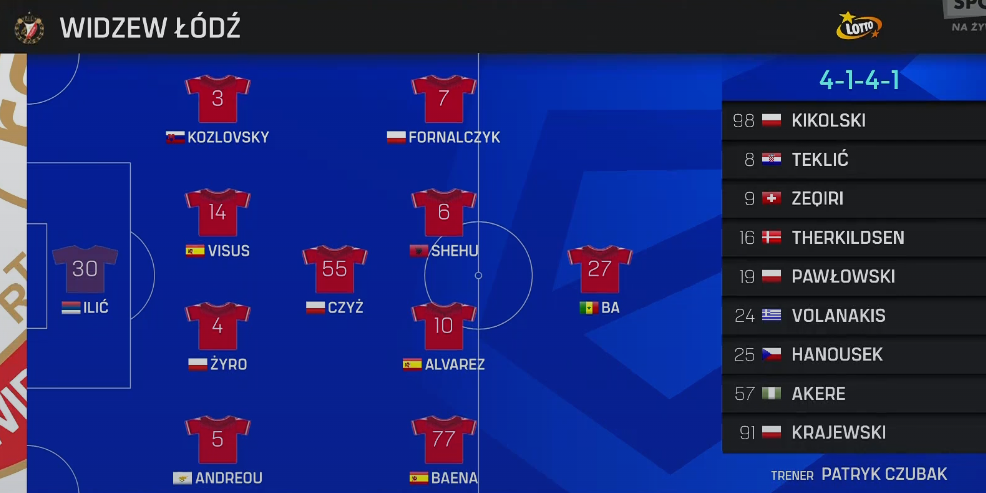Select Hanousek's row in the bench list

tap(853, 355)
